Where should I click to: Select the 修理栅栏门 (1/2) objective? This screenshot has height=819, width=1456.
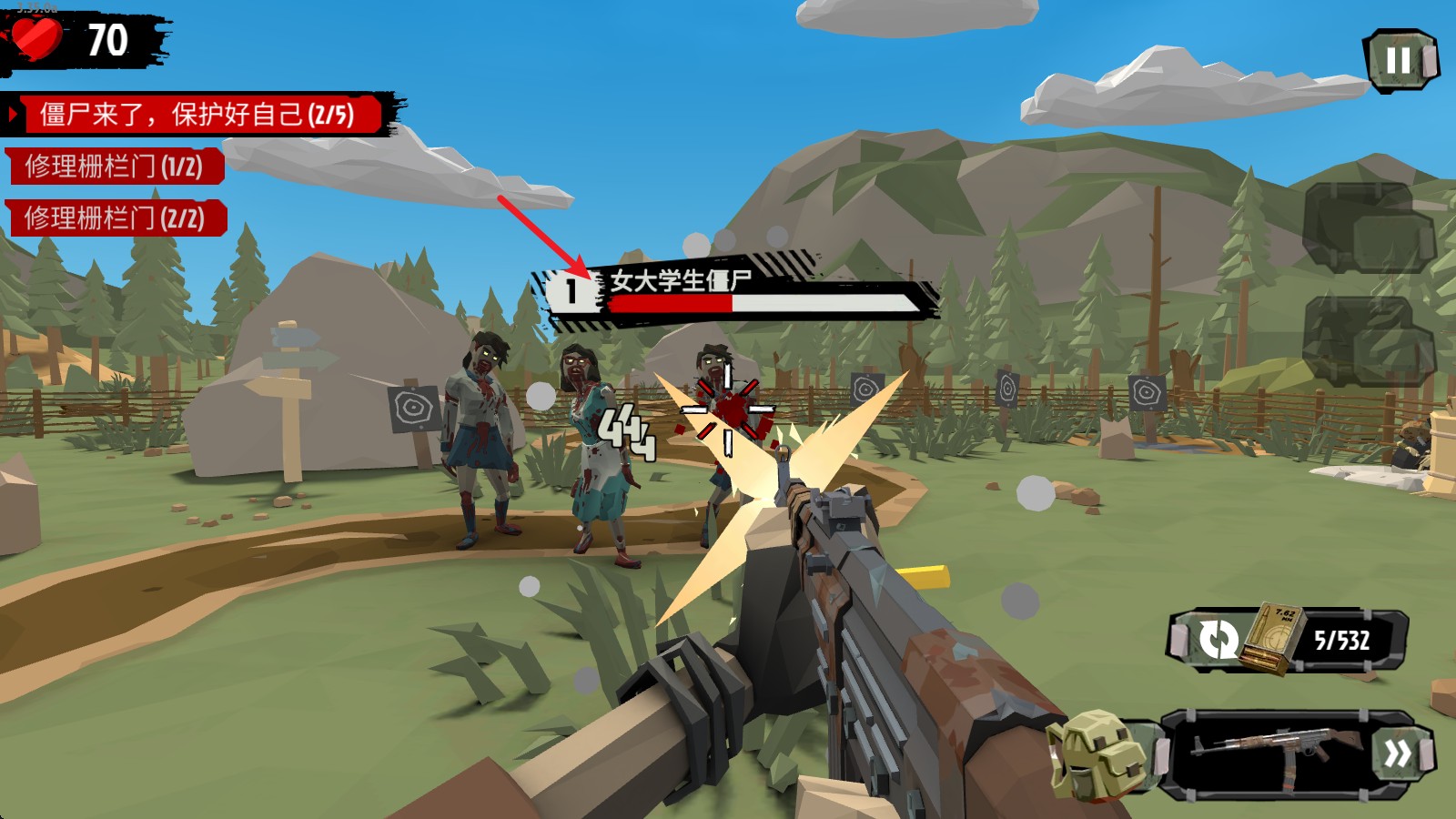[x=114, y=167]
